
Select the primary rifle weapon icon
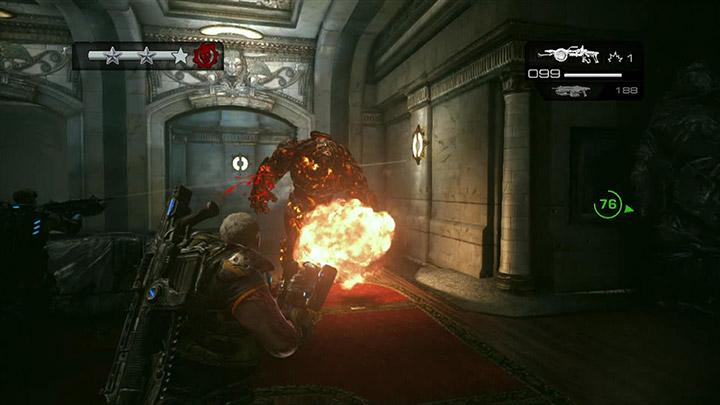click(569, 54)
